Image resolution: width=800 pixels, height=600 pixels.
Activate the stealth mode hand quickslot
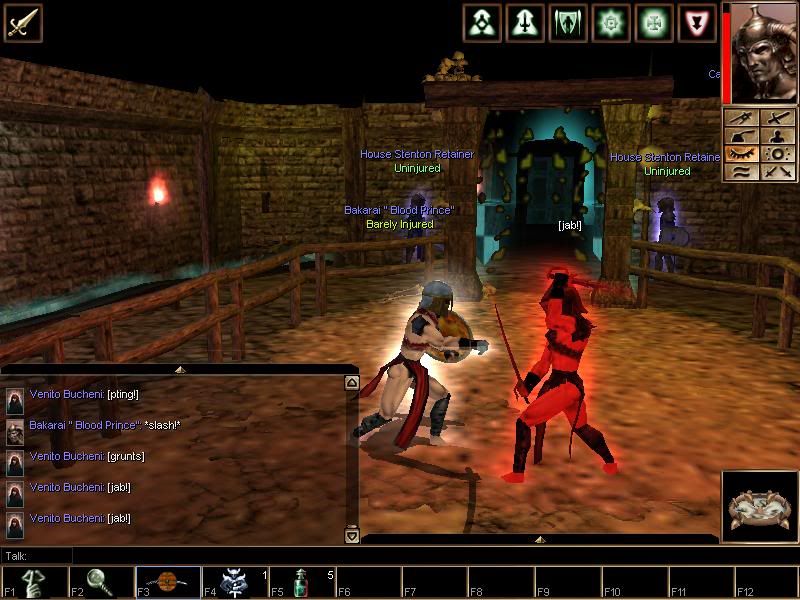[34, 582]
